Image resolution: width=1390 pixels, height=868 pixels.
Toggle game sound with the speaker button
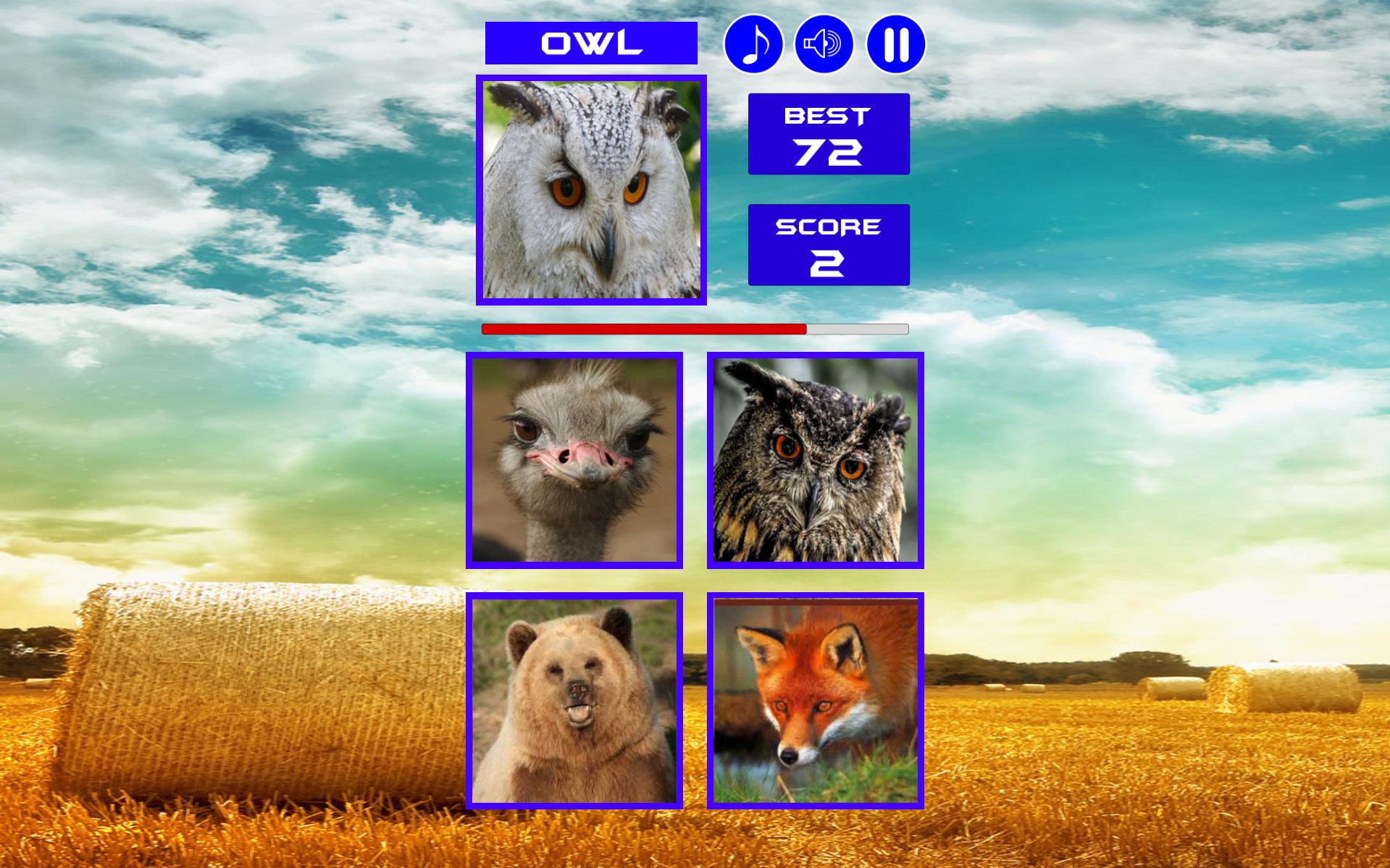tap(824, 43)
